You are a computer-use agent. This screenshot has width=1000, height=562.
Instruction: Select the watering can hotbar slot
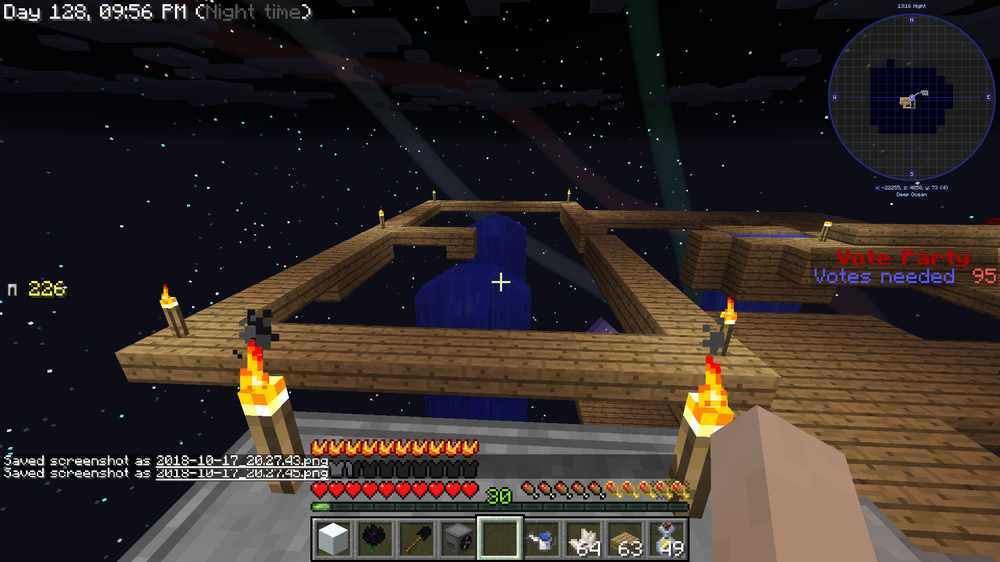542,538
